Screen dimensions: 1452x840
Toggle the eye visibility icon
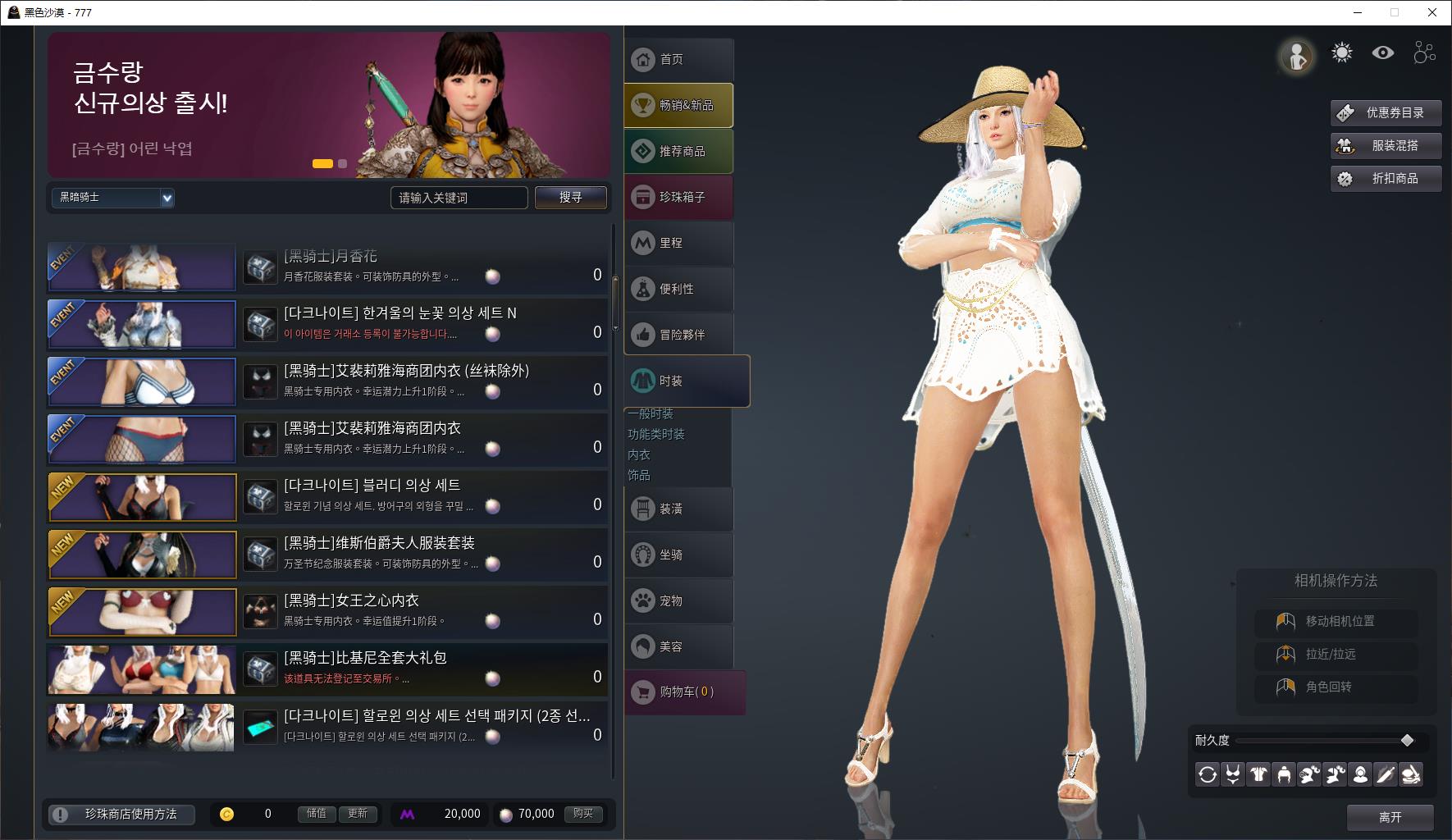[1383, 53]
